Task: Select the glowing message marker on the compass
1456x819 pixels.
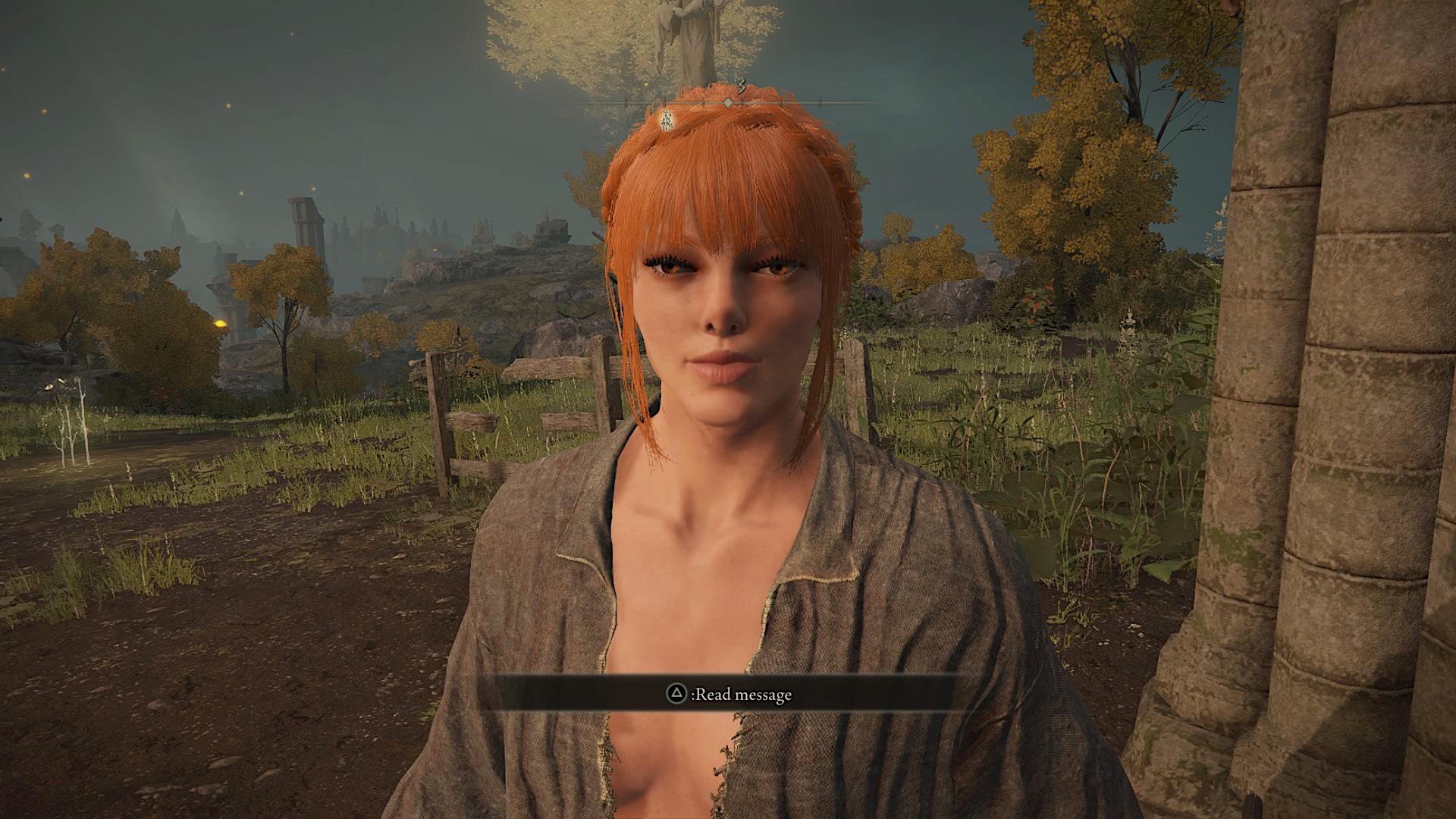Action: click(667, 120)
